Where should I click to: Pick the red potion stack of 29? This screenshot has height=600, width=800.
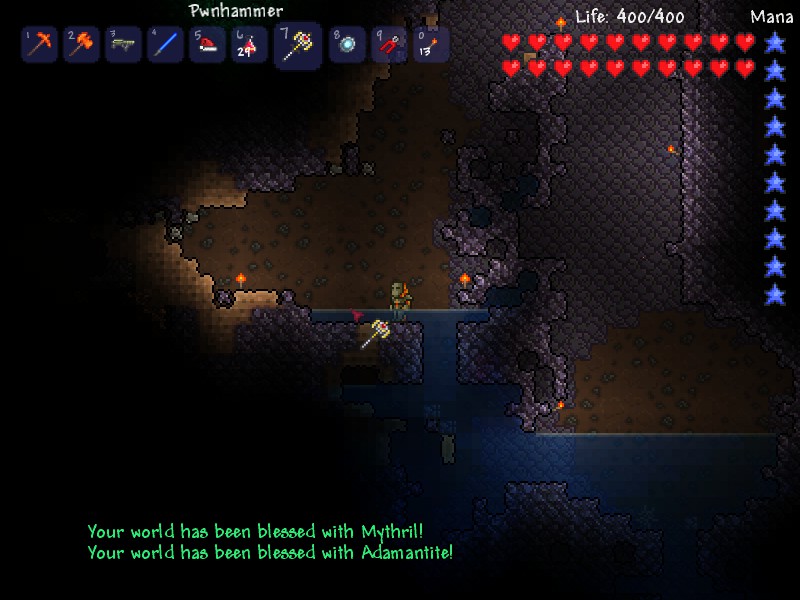[x=249, y=45]
